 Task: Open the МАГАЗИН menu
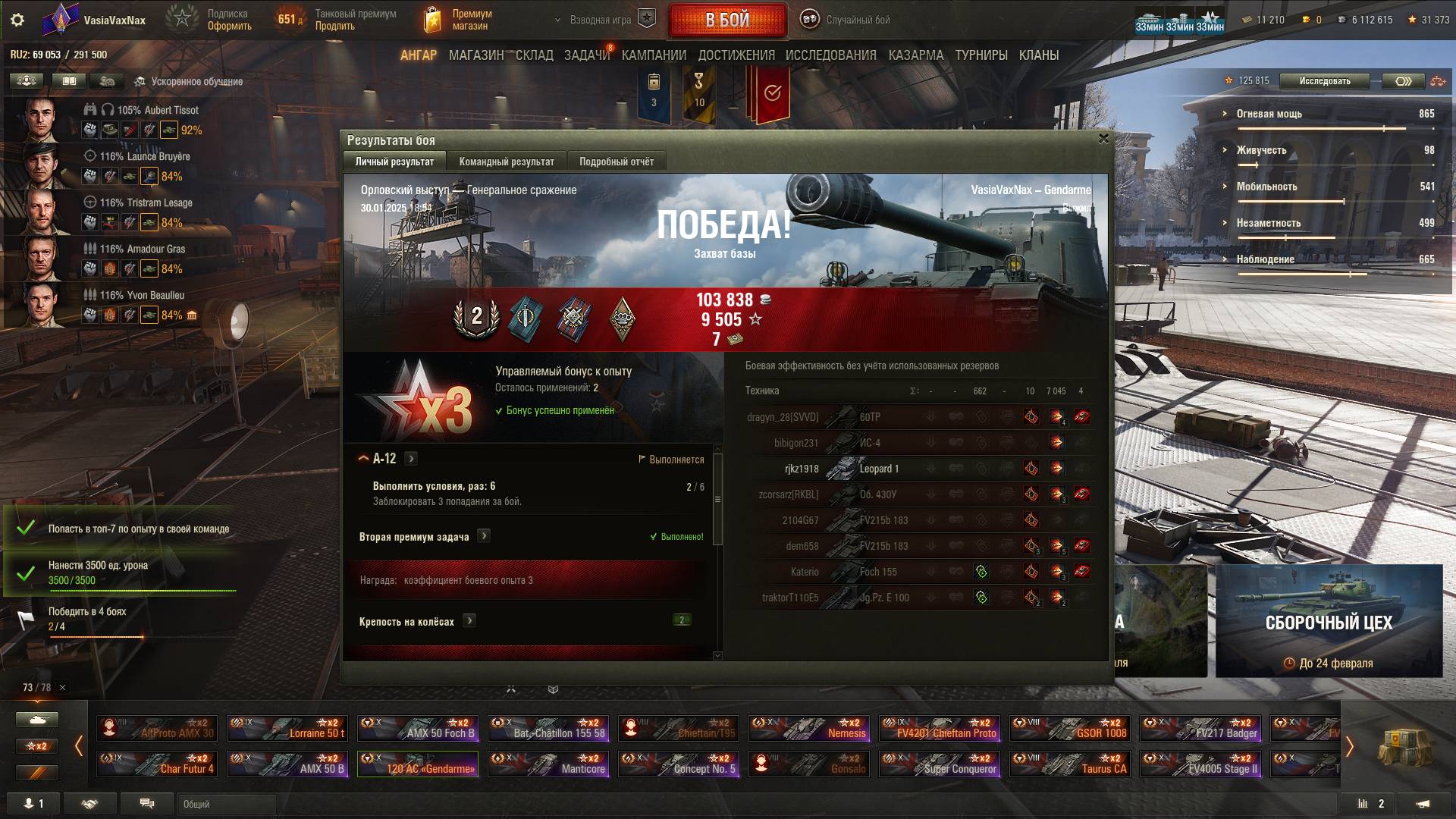pyautogui.click(x=475, y=55)
